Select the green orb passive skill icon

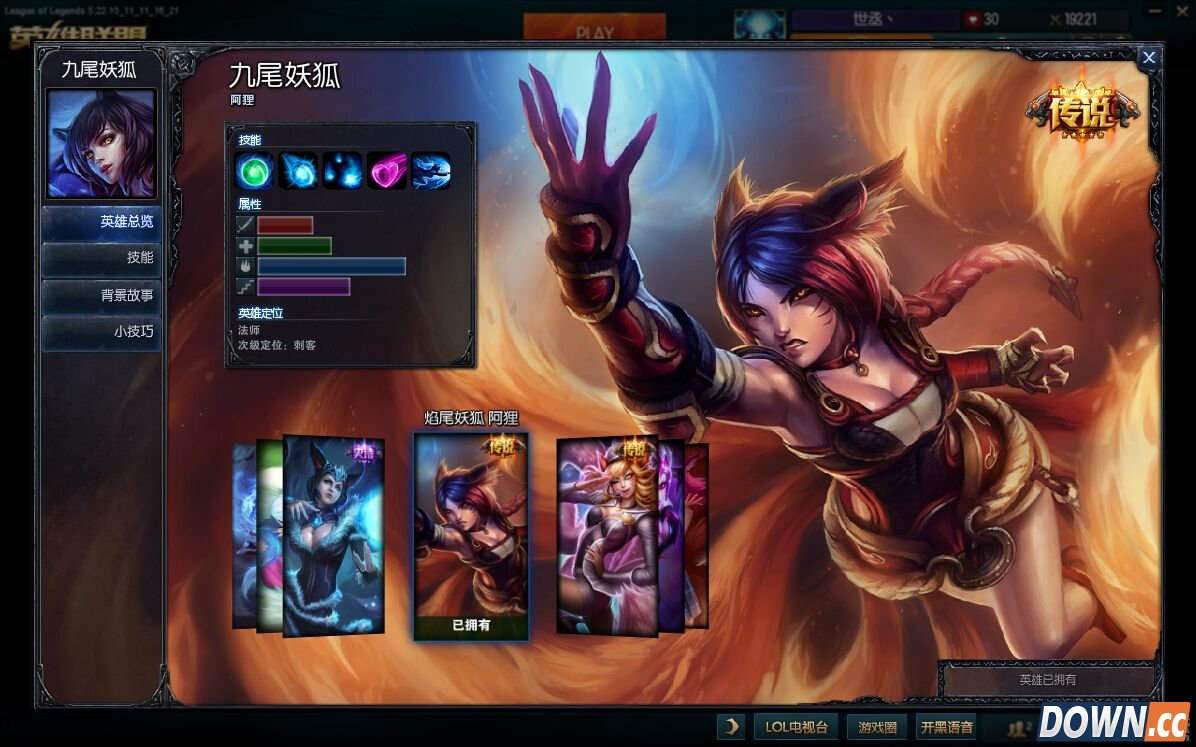pos(254,170)
